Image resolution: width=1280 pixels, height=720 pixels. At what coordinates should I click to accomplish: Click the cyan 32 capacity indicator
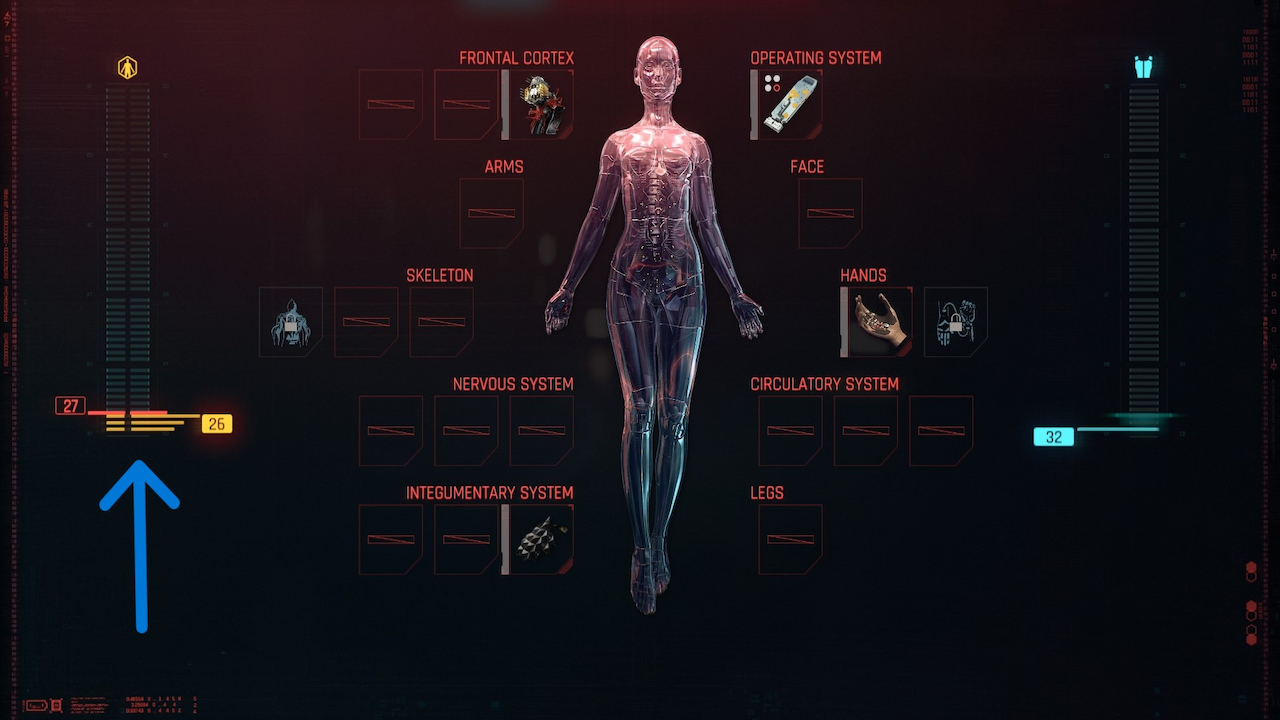[x=1053, y=436]
